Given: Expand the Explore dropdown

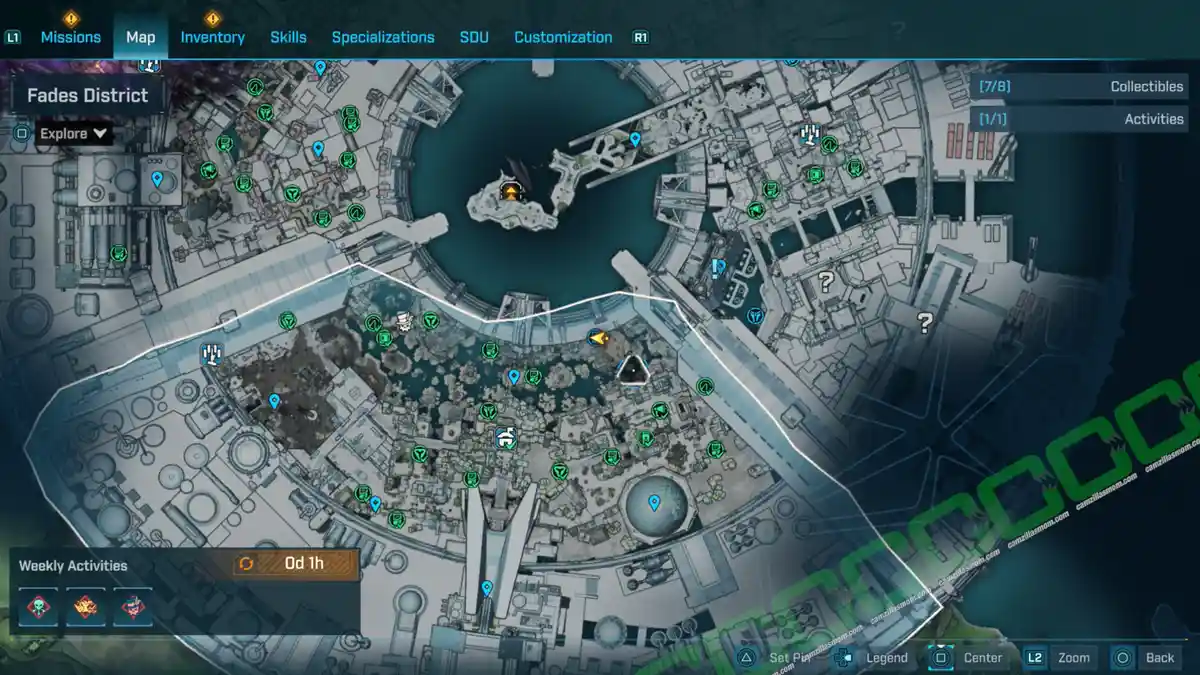Looking at the screenshot, I should pos(75,133).
